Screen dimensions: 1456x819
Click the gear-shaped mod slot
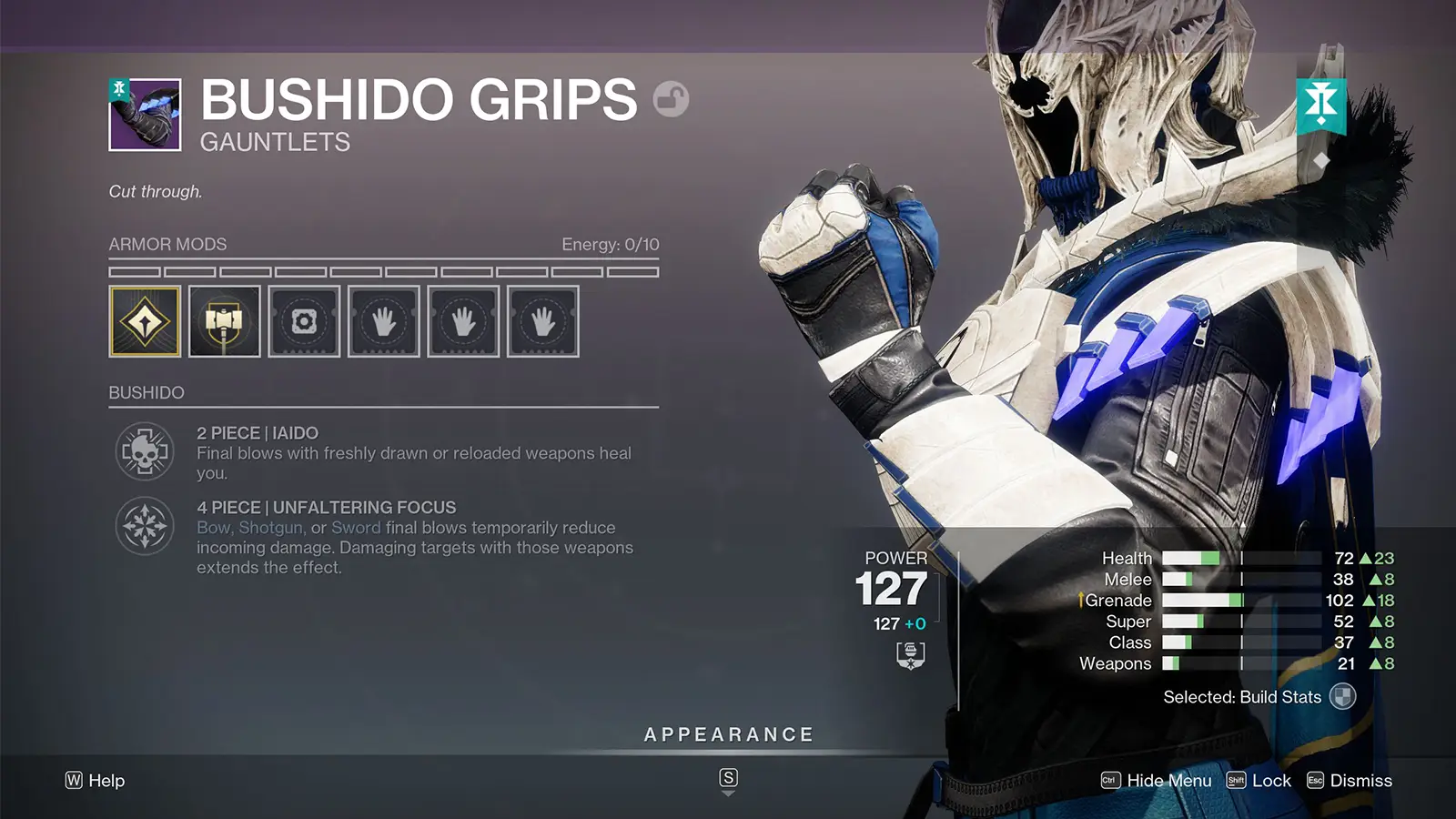305,320
